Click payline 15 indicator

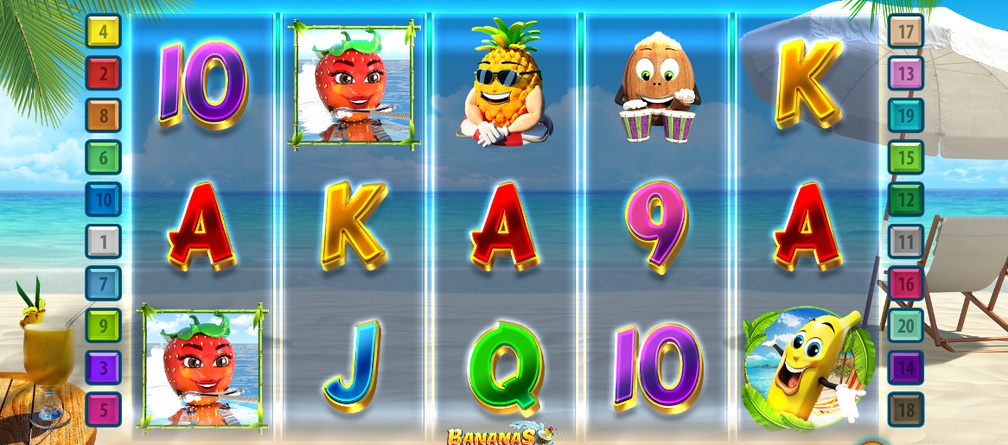click(906, 157)
